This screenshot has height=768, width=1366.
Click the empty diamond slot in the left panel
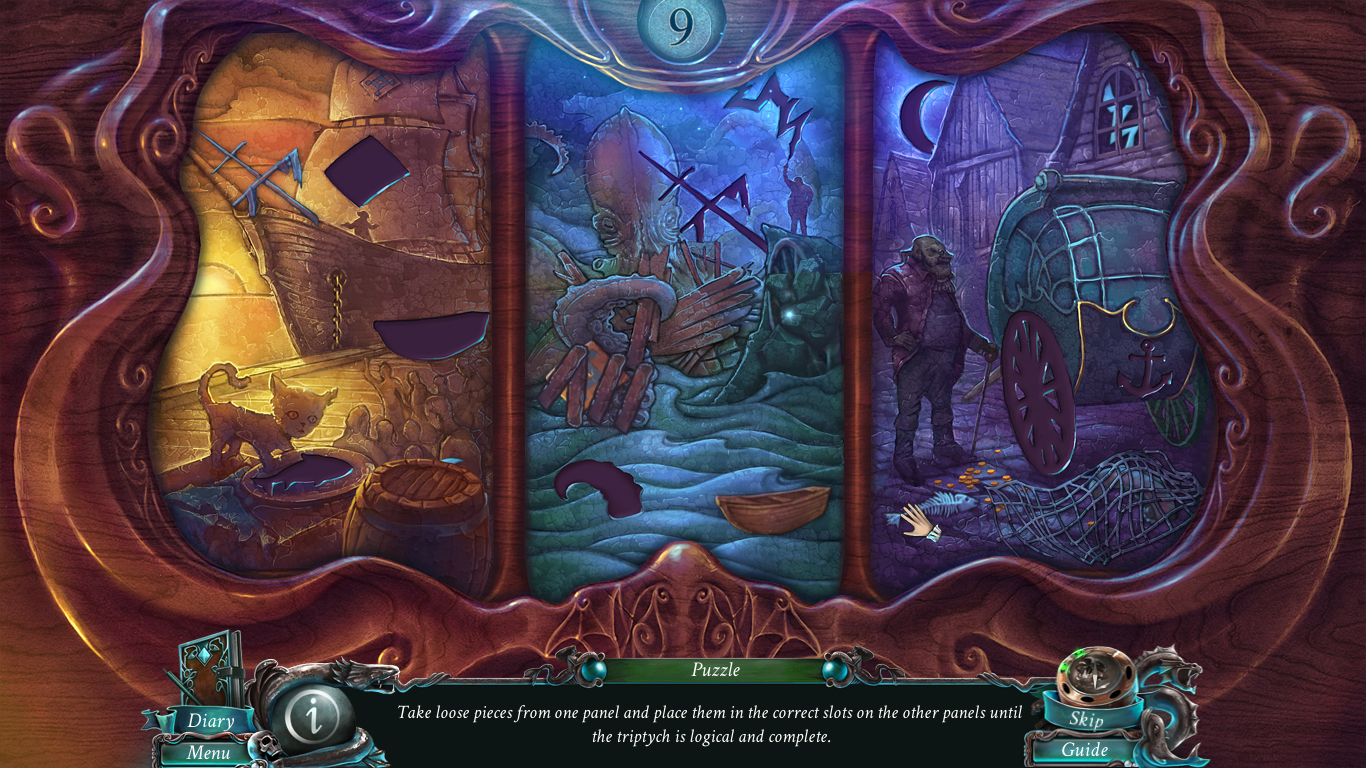coord(365,170)
